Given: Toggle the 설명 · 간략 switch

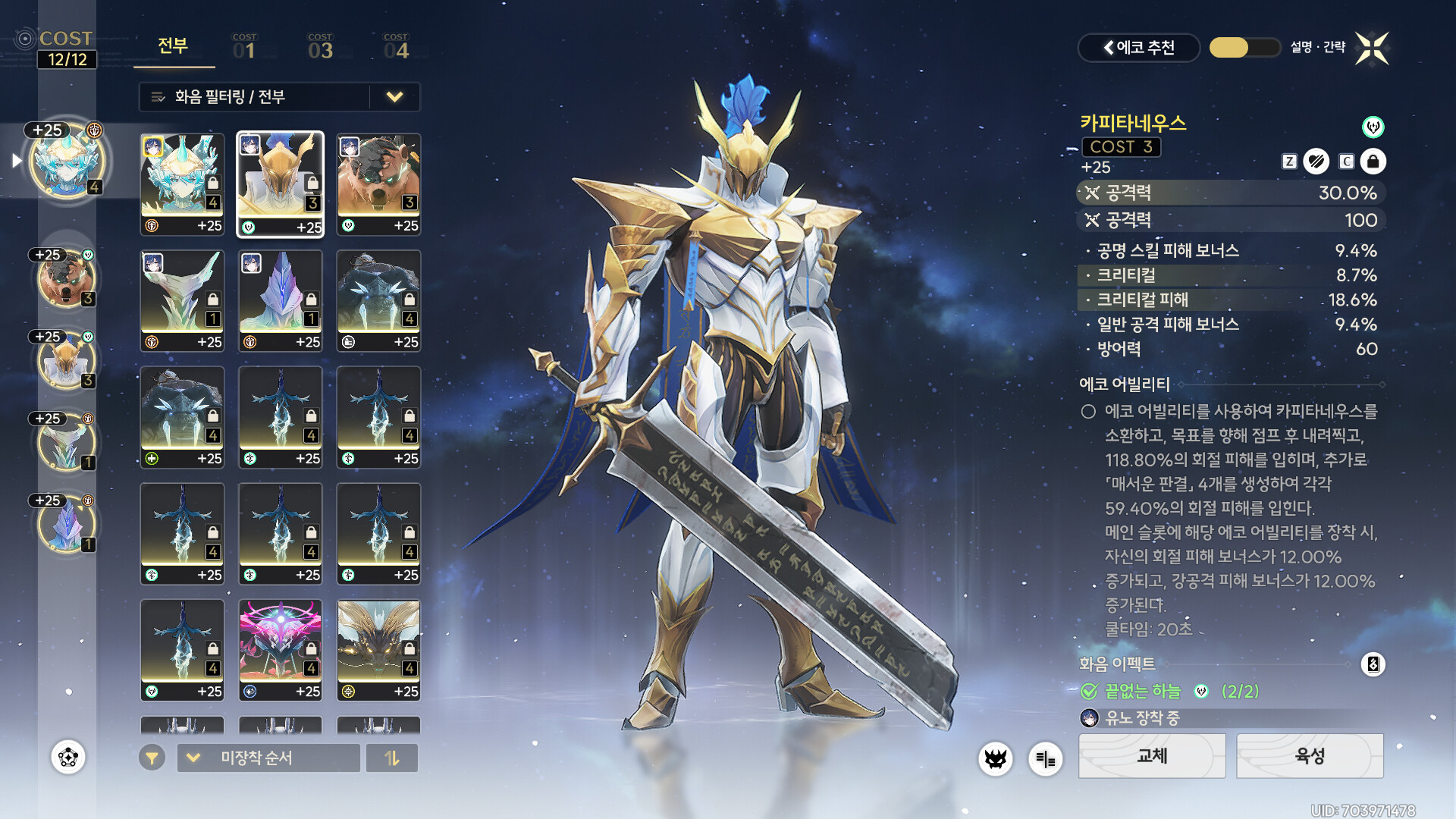Looking at the screenshot, I should click(1244, 48).
